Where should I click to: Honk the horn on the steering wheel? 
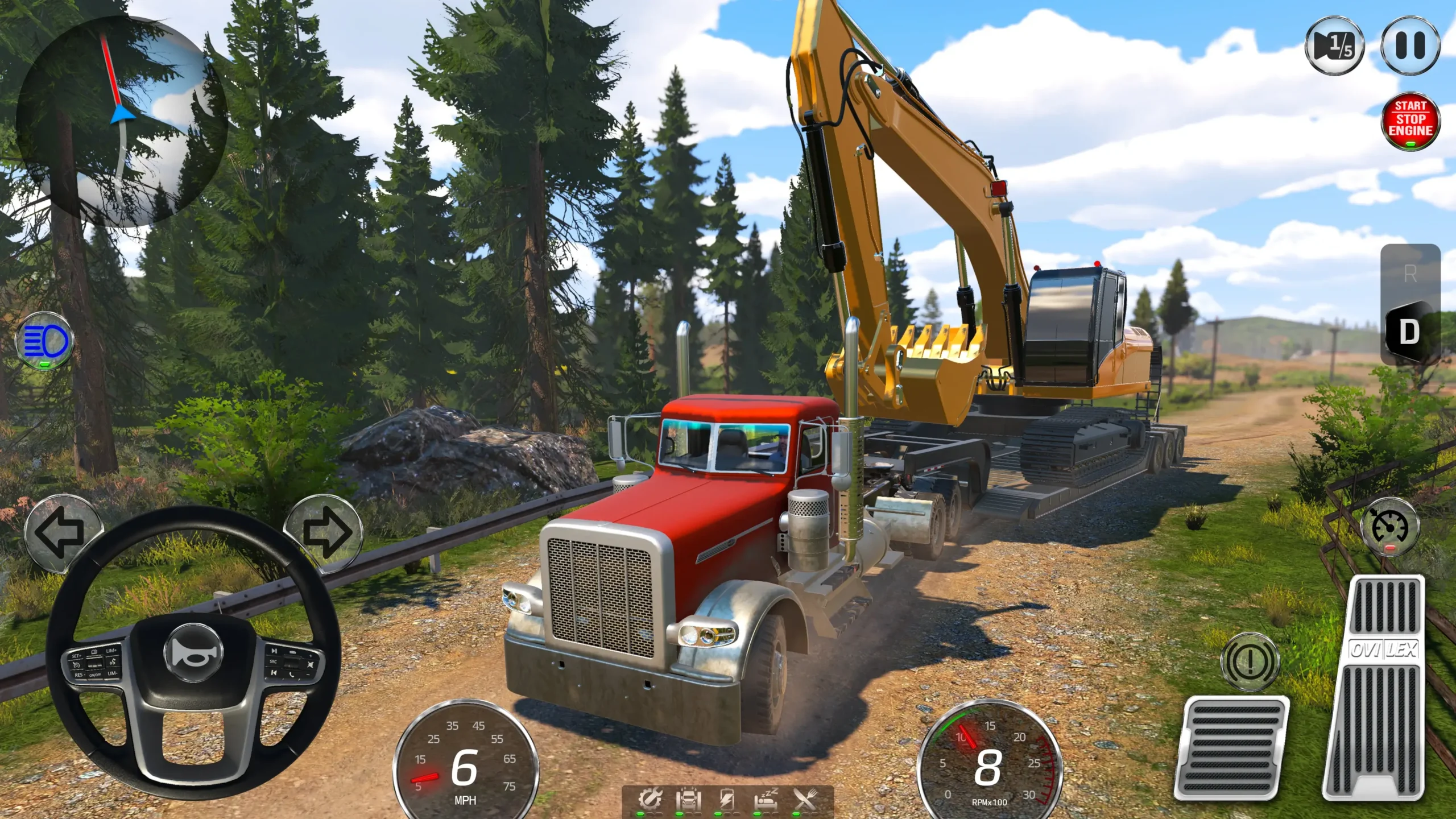(193, 652)
